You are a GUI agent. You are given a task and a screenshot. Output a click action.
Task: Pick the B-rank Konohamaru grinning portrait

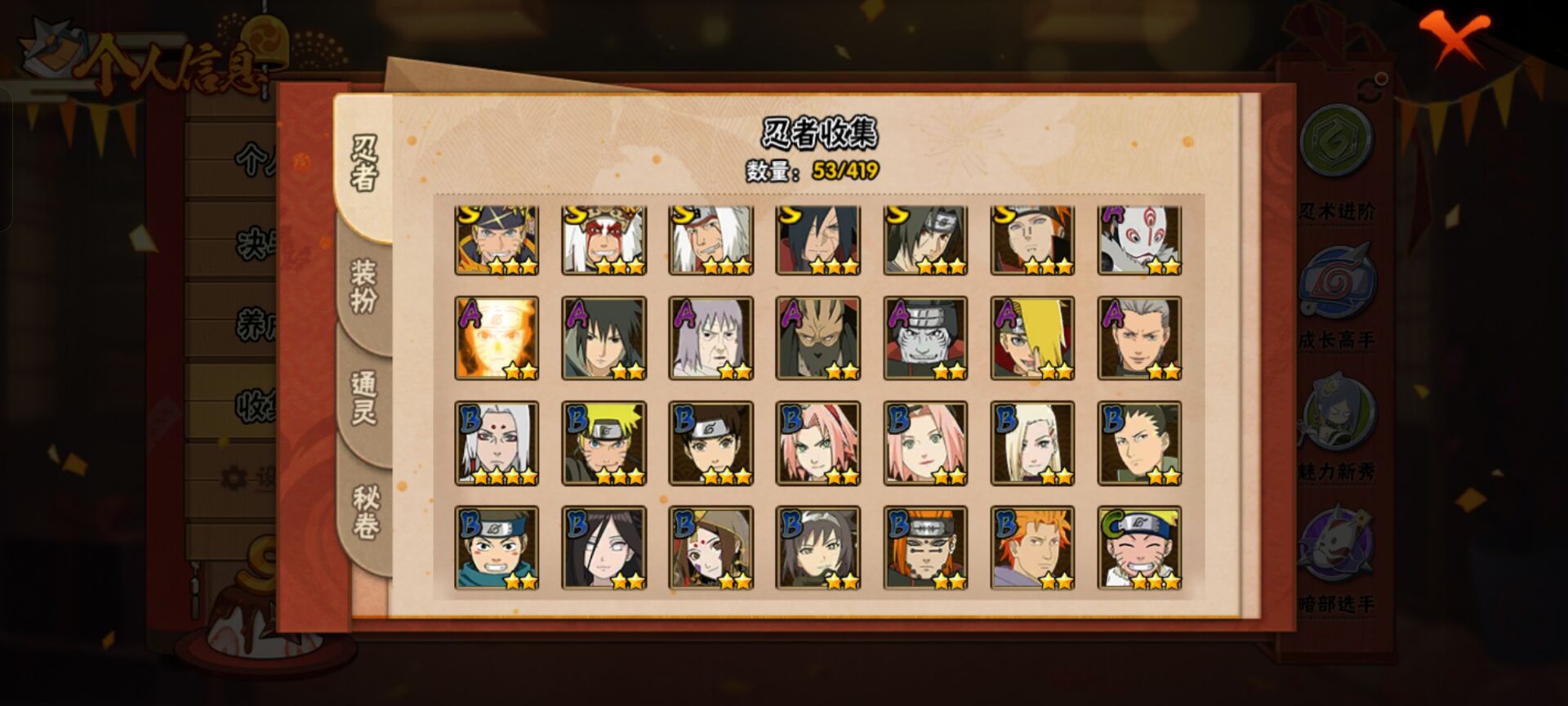click(497, 547)
